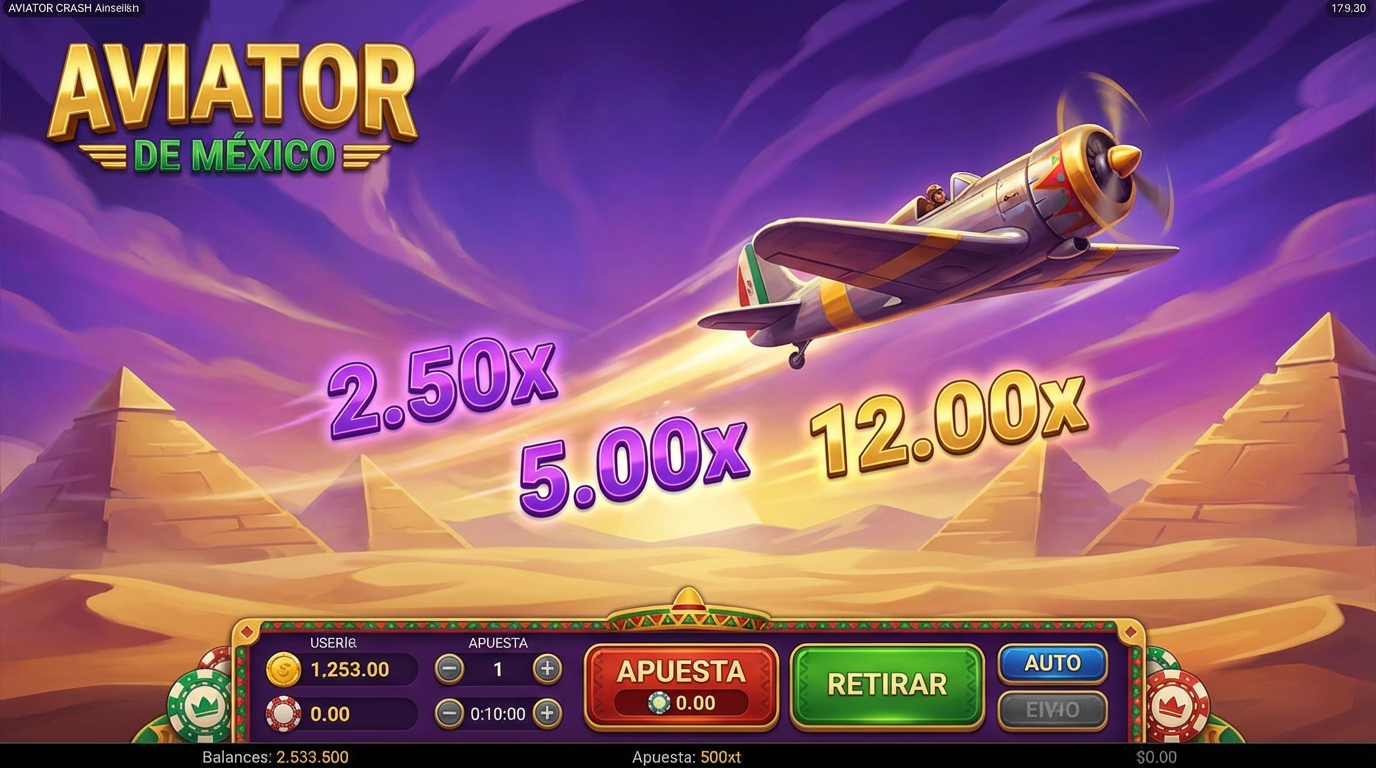Toggle the EIVIO option

[x=1052, y=711]
